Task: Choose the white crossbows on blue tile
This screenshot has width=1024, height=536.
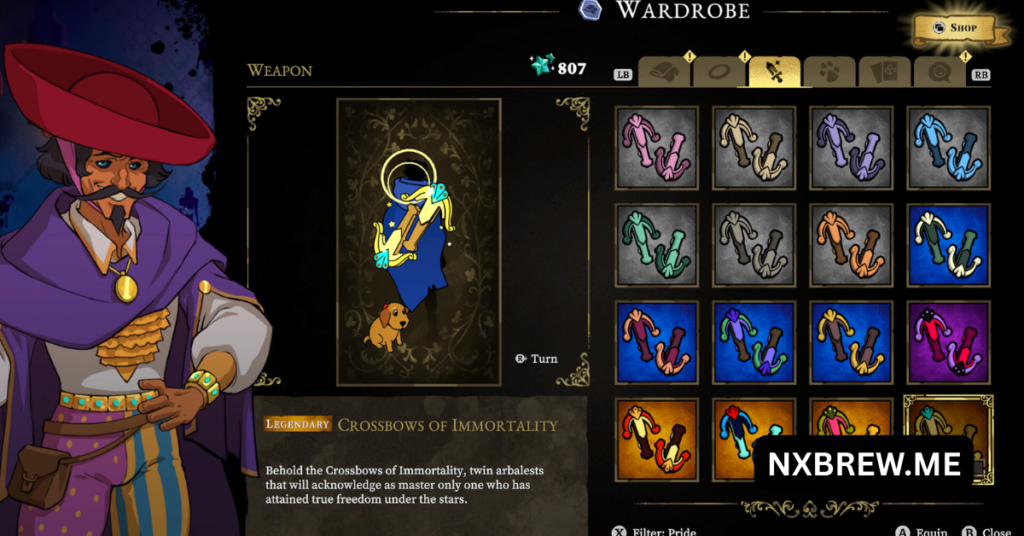Action: coord(949,245)
